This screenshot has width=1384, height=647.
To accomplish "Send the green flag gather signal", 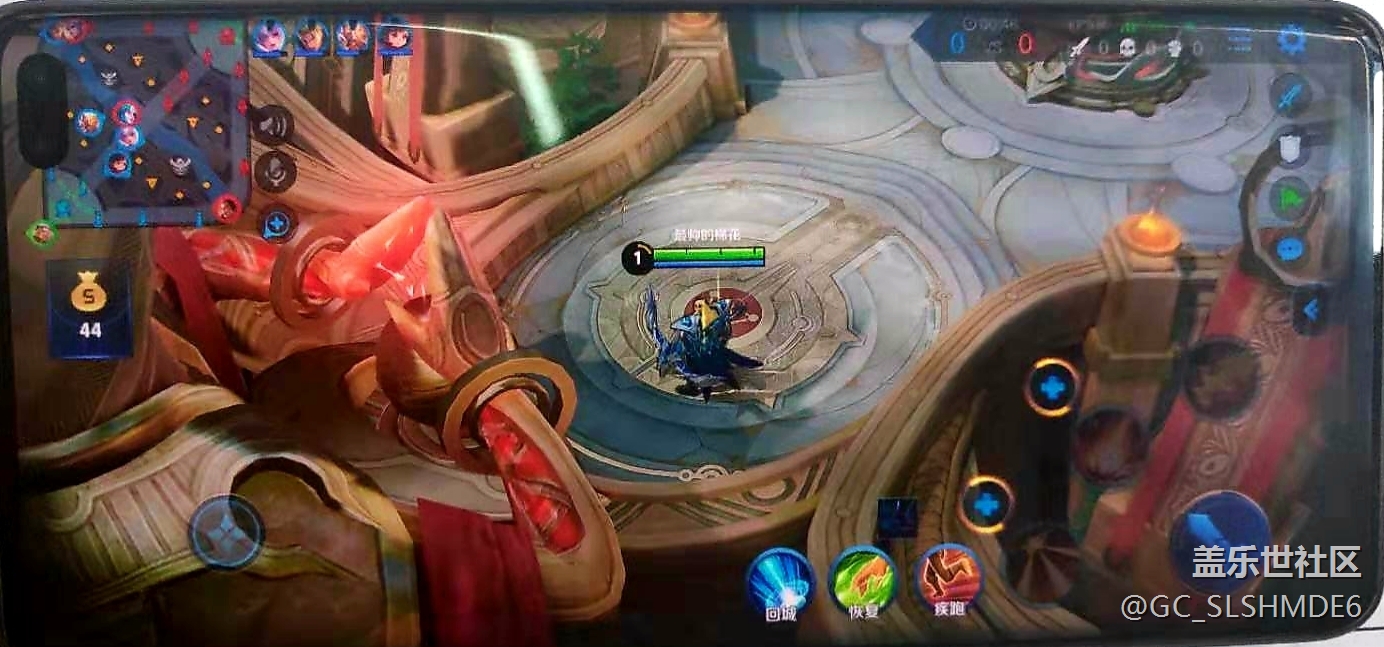I will pos(1291,199).
